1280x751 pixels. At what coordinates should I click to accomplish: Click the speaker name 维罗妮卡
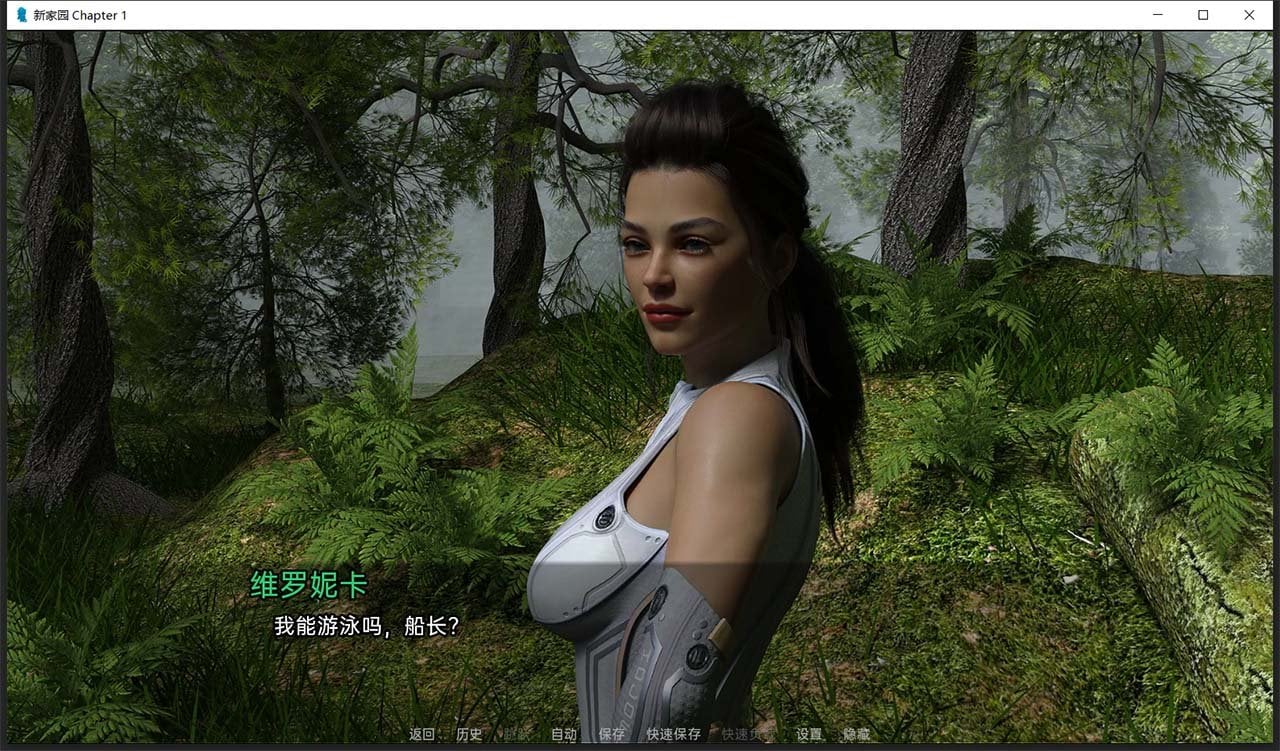[x=307, y=586]
